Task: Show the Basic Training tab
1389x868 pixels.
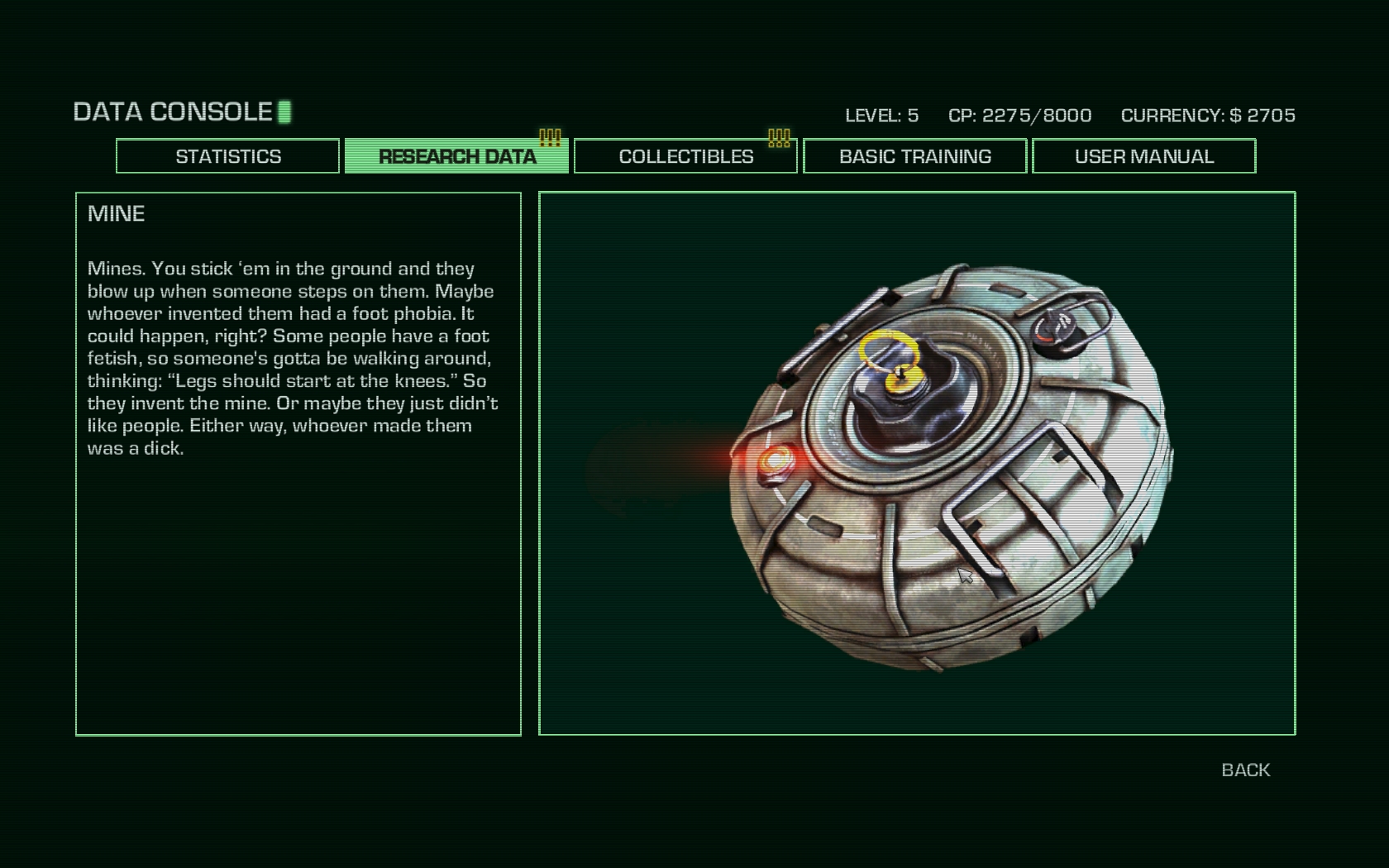Action: click(x=914, y=156)
